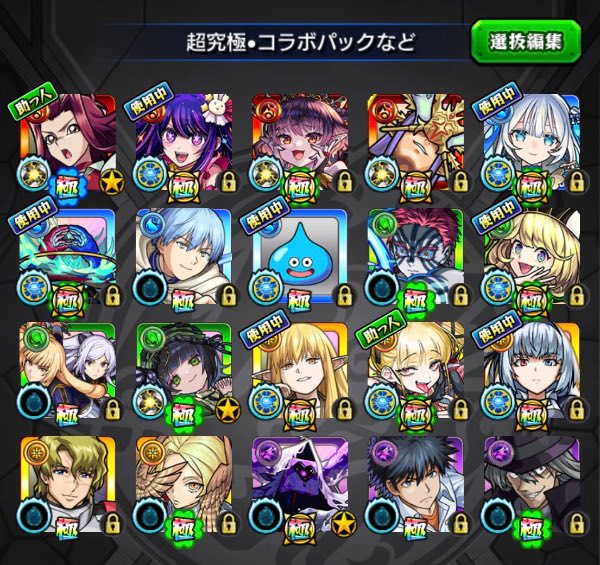This screenshot has height=565, width=600.
Task: Select the purple-haired girl with bunny hairpin
Action: 183,140
